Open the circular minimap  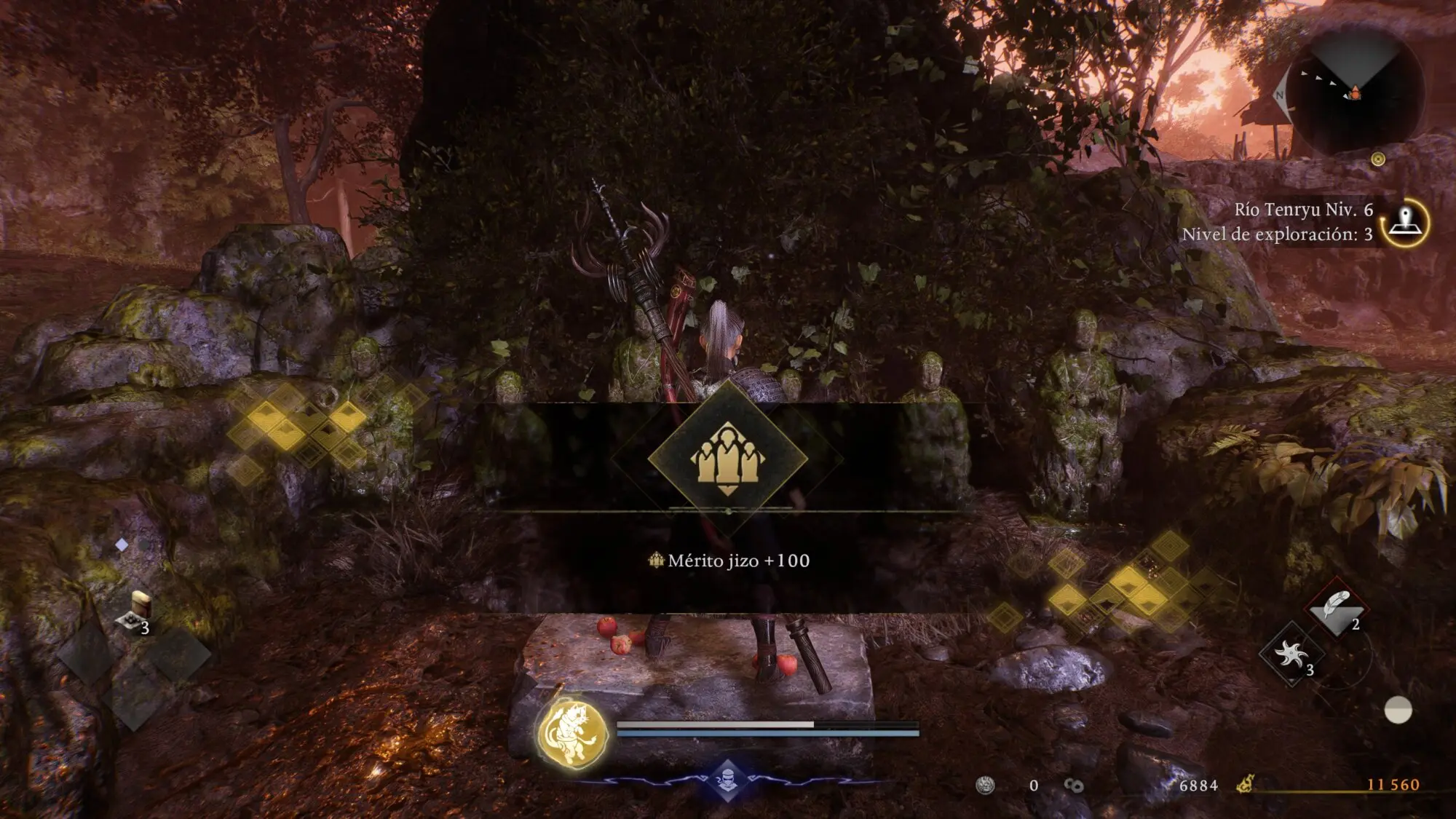pos(1353,94)
